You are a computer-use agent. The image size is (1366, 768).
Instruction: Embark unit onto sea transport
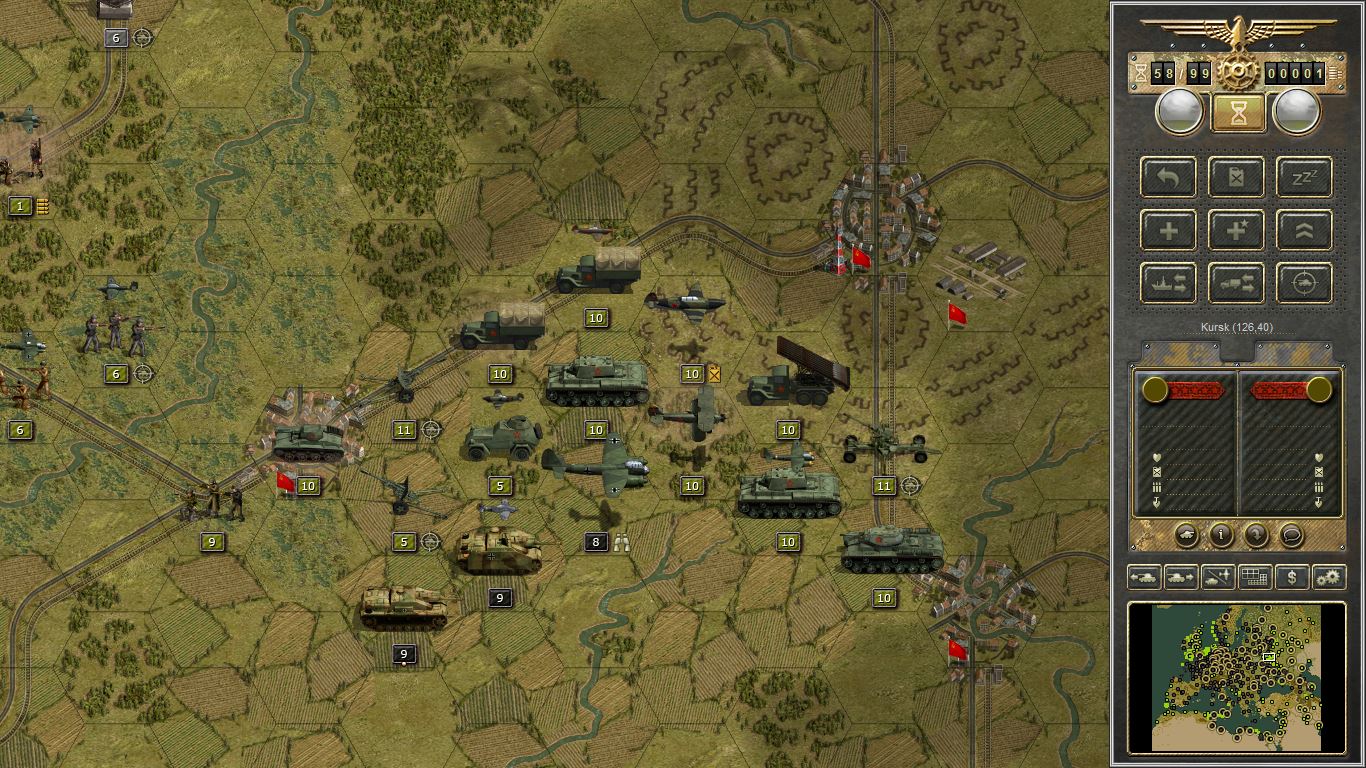click(x=1167, y=283)
